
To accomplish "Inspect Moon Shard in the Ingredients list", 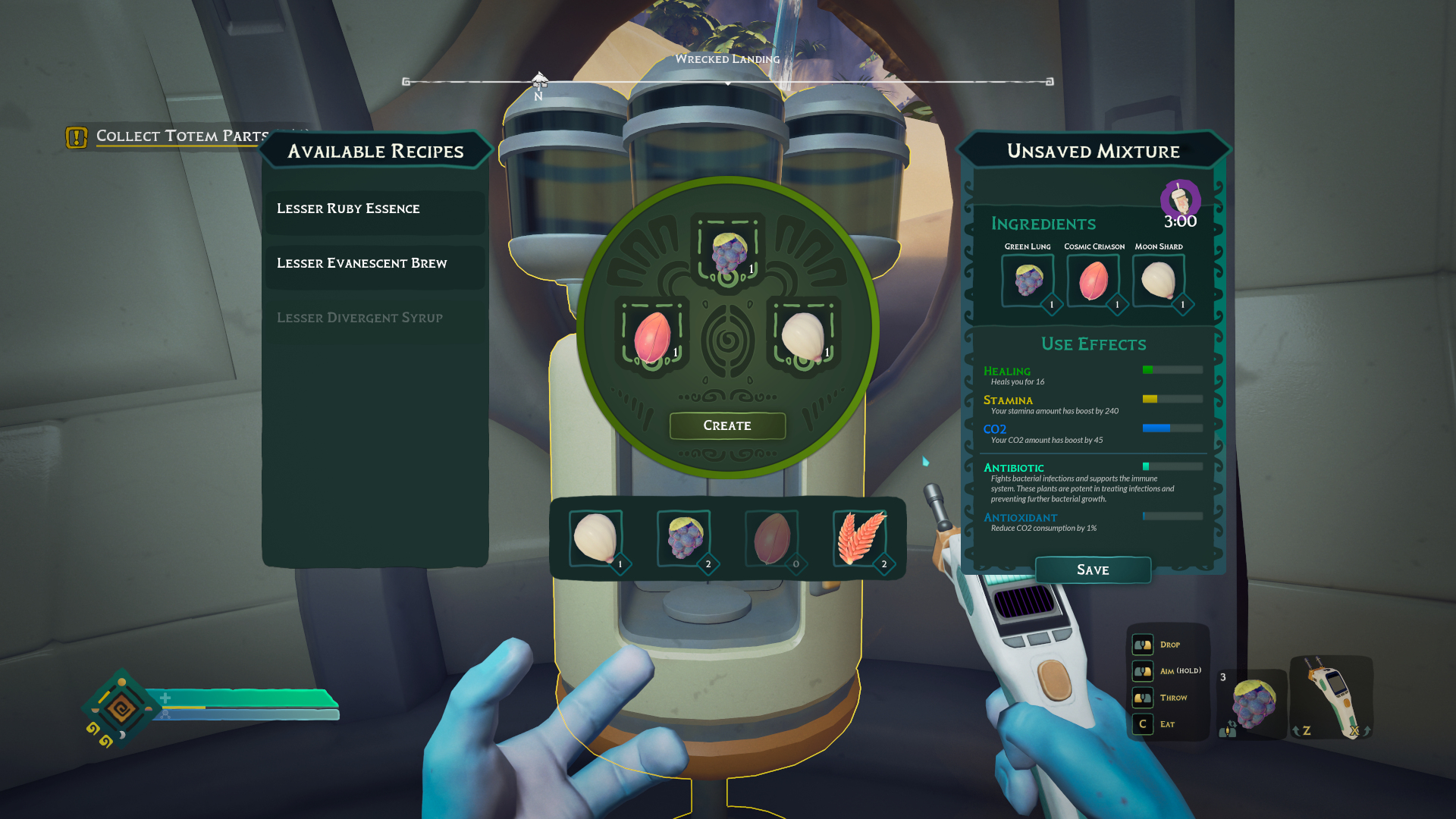I will click(1159, 280).
